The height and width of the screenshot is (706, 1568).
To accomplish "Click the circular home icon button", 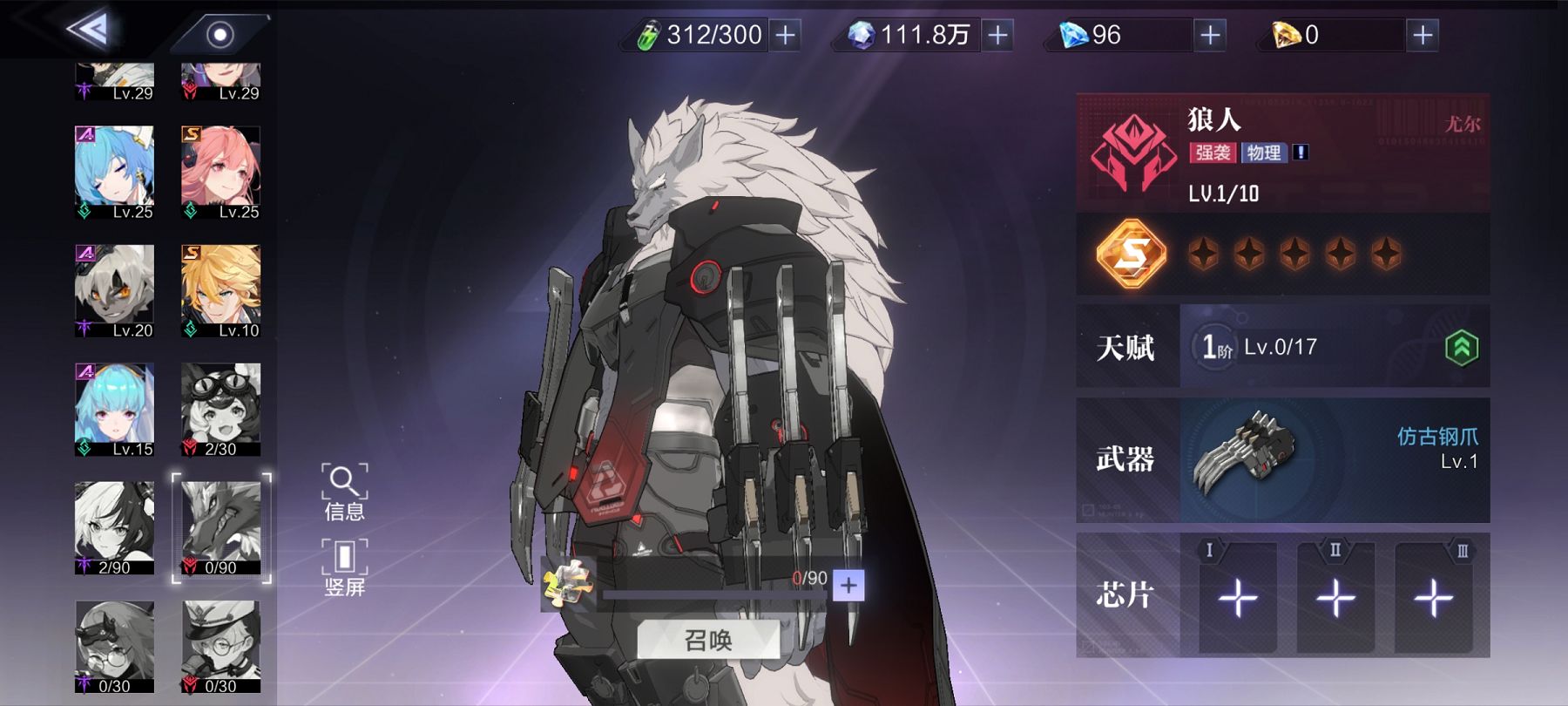I will click(220, 35).
